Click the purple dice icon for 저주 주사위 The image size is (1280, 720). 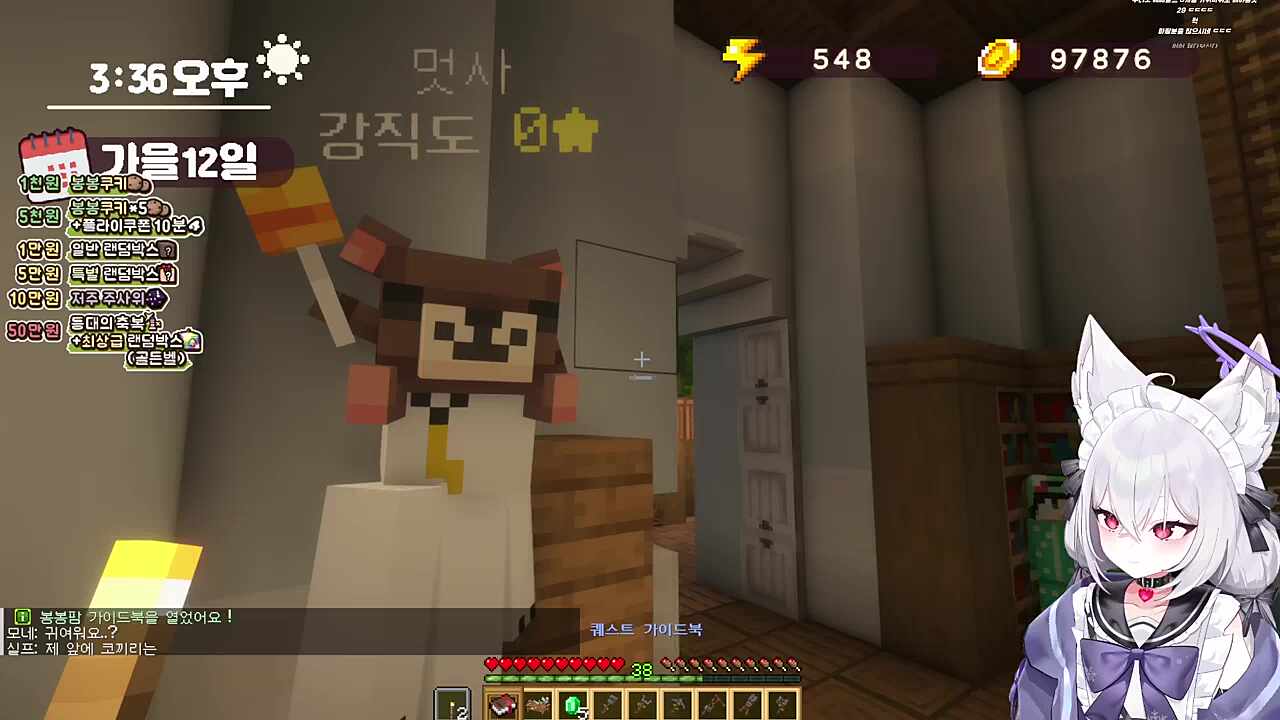(x=156, y=297)
